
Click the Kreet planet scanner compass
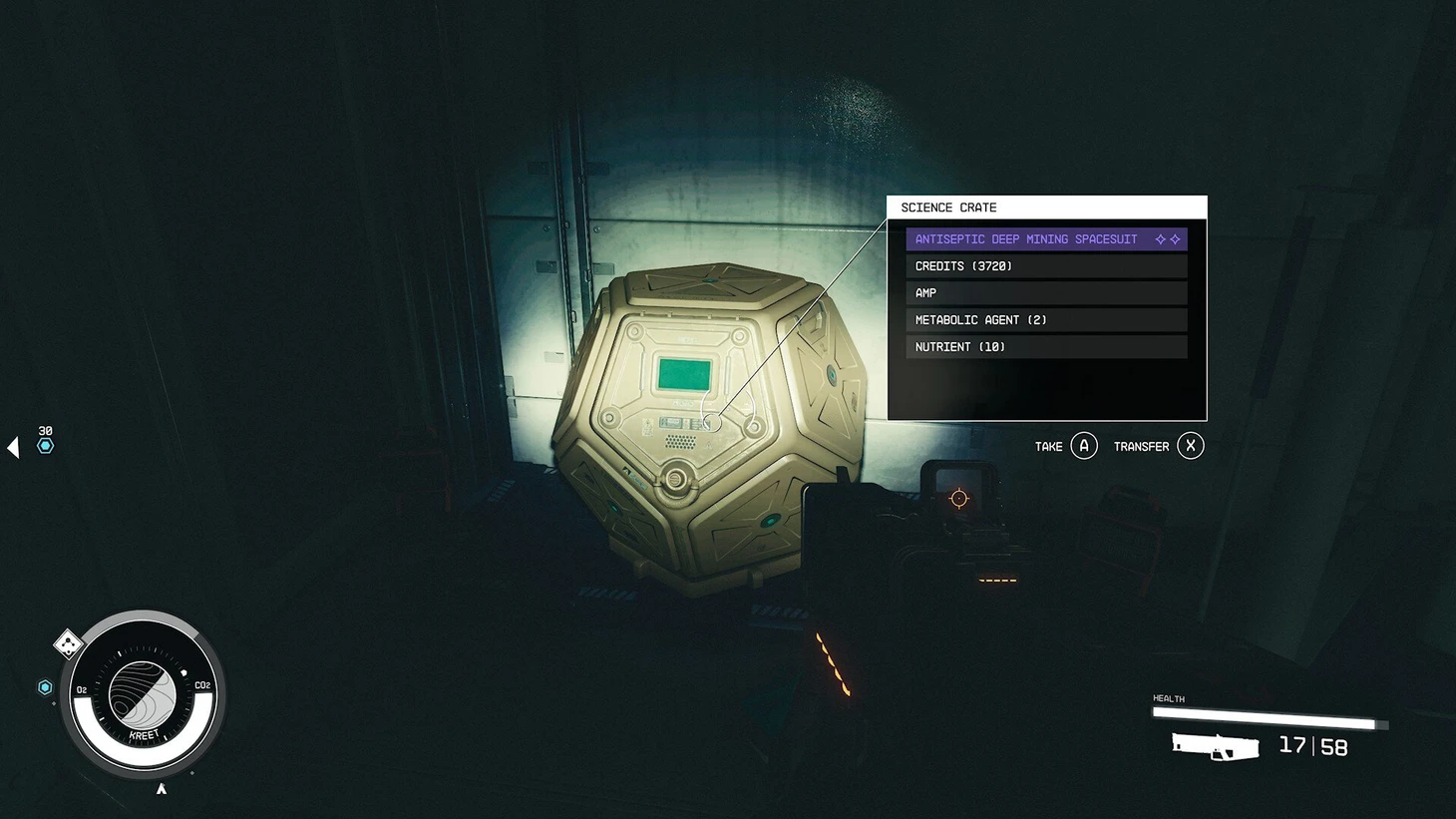(x=144, y=694)
